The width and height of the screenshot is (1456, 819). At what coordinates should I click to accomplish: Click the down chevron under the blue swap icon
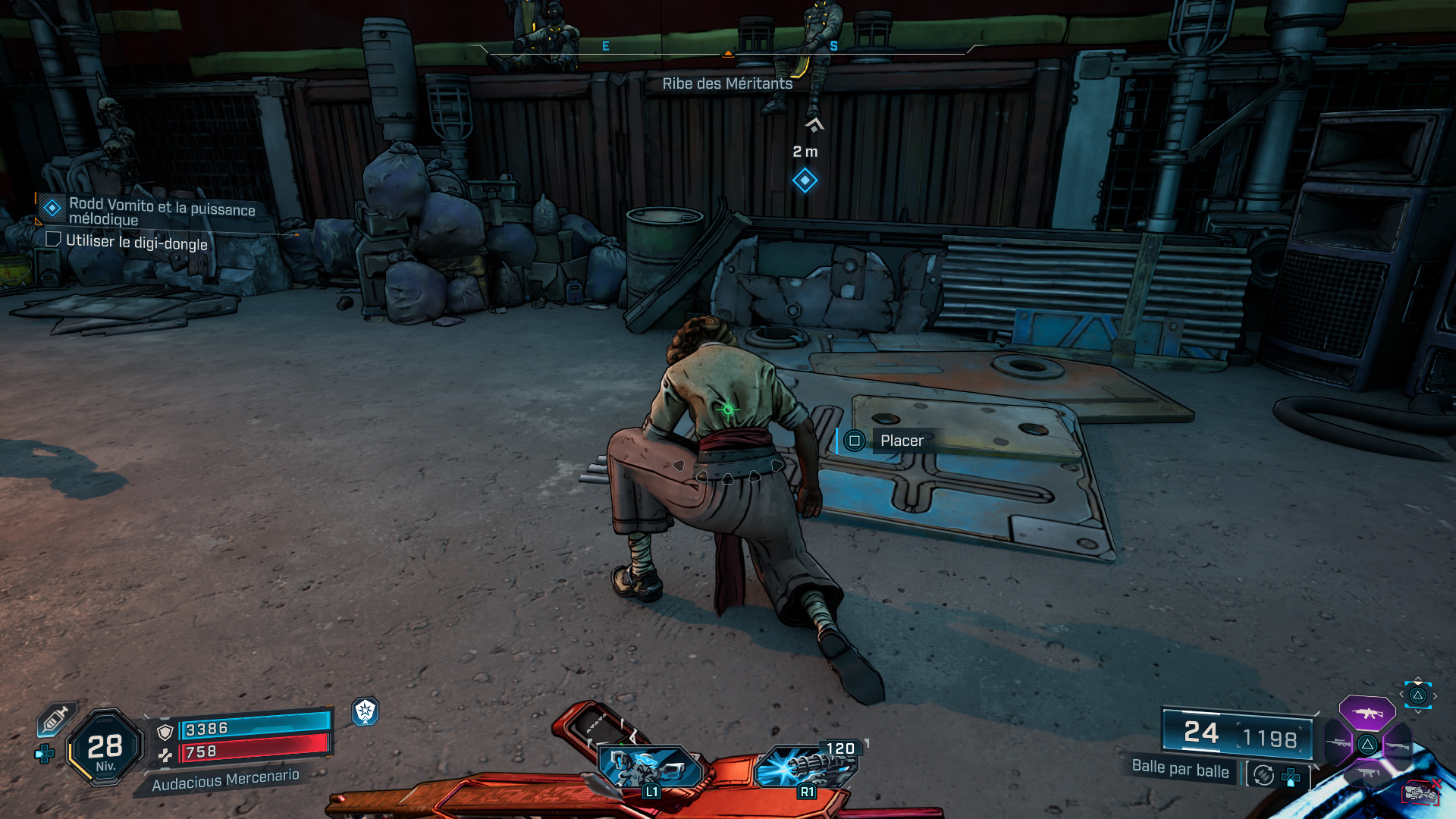click(1417, 711)
